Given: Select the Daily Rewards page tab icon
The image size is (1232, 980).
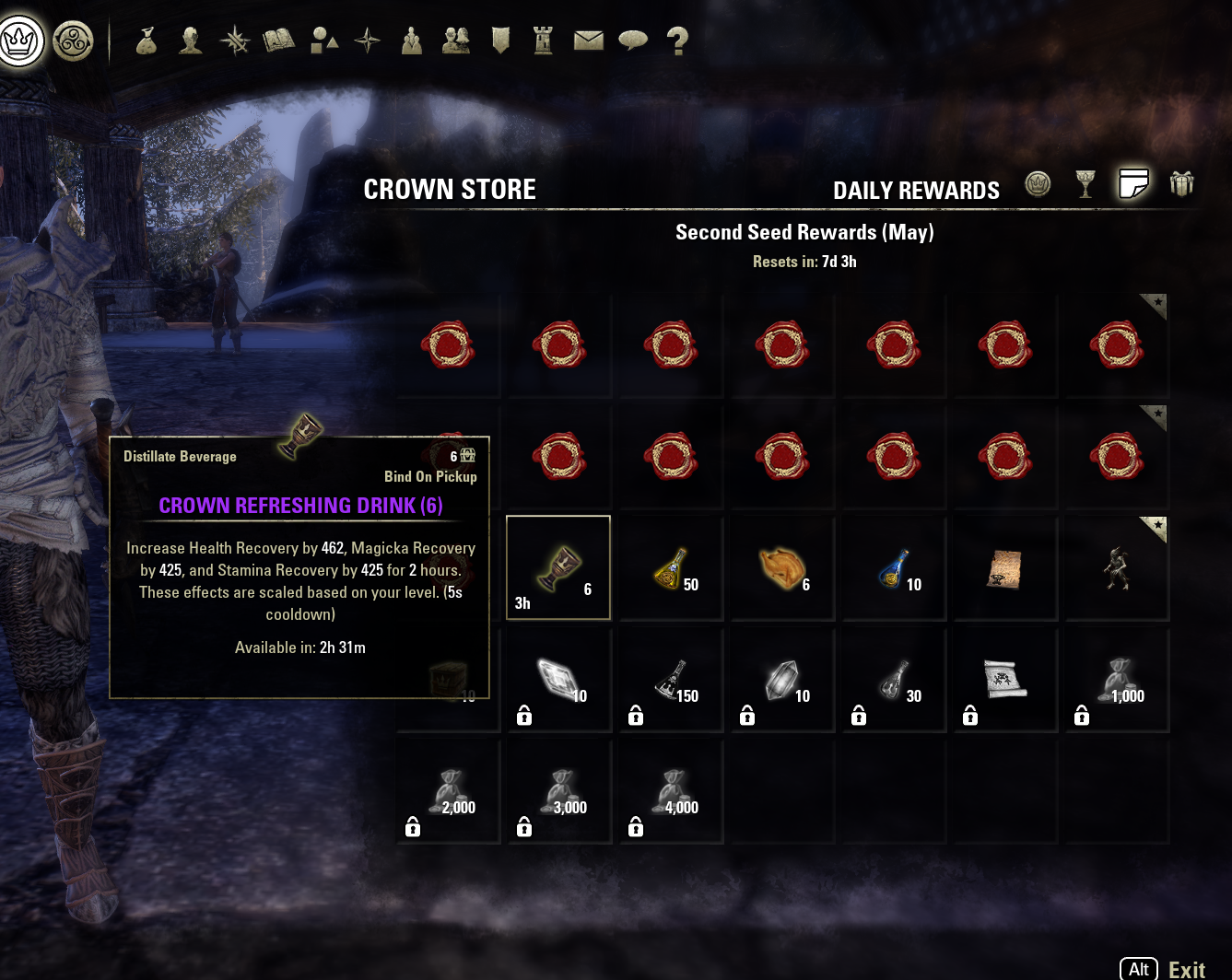Looking at the screenshot, I should [1133, 184].
